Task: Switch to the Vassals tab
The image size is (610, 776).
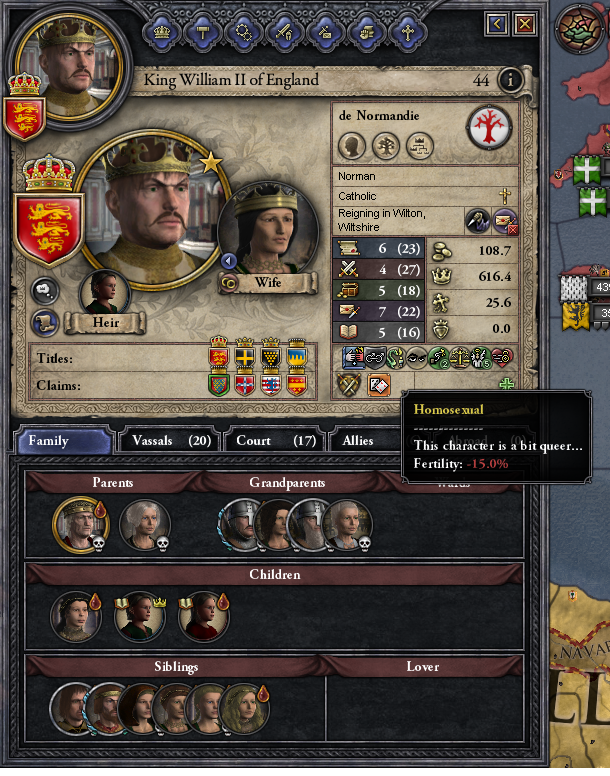Action: pos(165,440)
